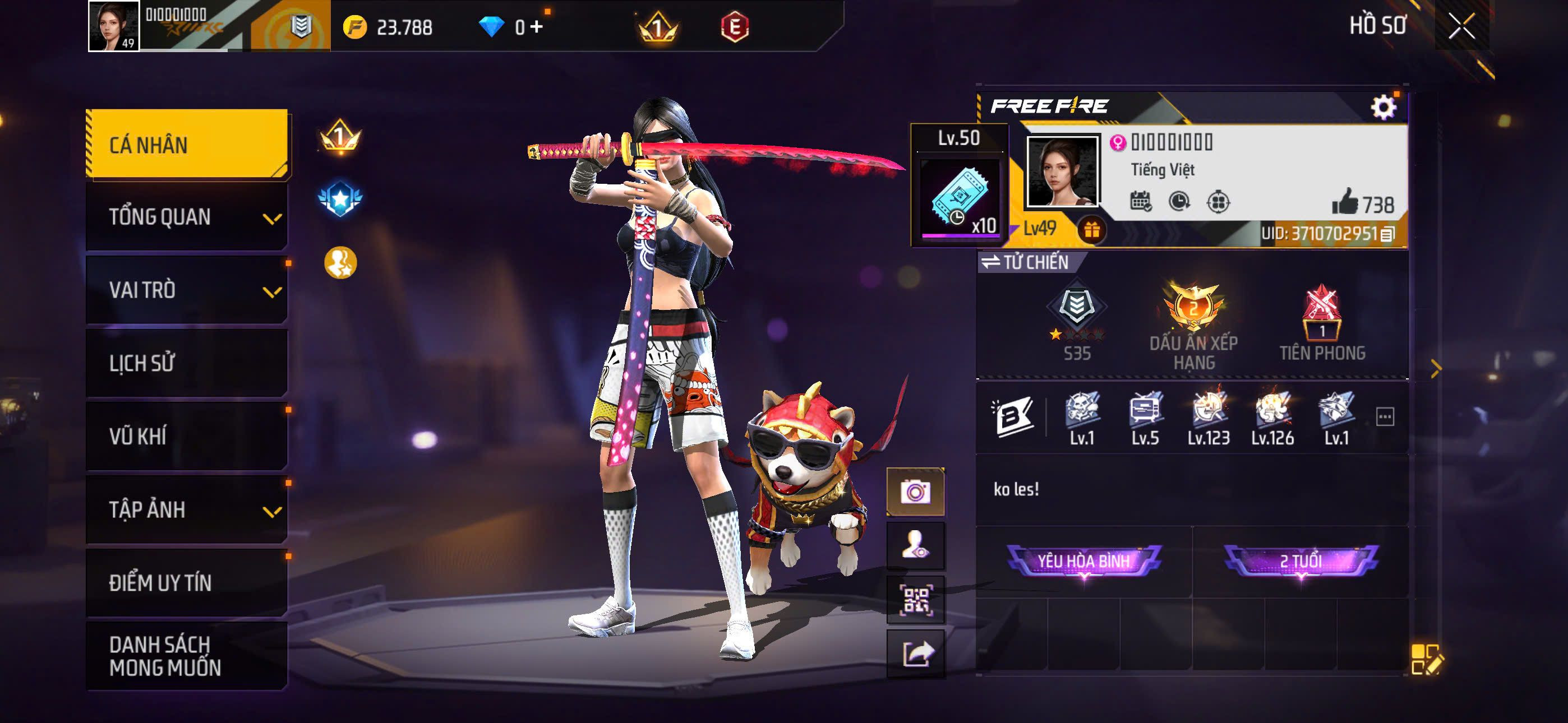Open the Lịch Sử history tab
The width and height of the screenshot is (1568, 723).
(187, 363)
